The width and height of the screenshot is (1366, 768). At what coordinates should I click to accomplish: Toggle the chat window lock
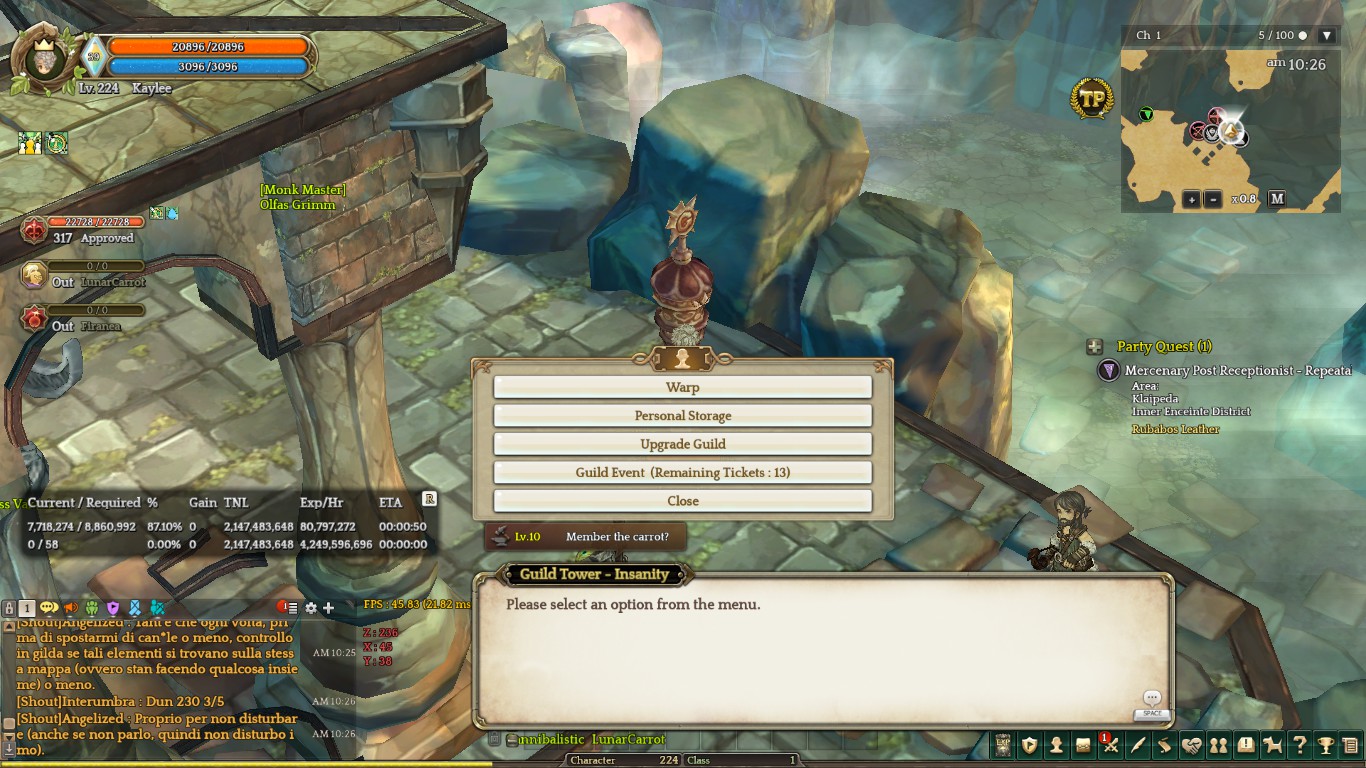tap(9, 608)
